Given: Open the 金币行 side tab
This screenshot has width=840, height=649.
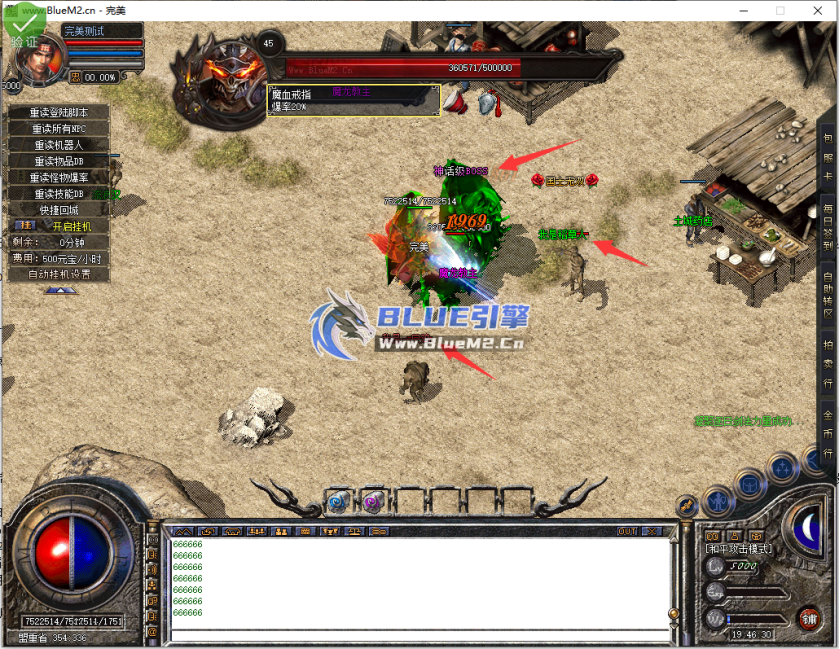Looking at the screenshot, I should pos(828,433).
